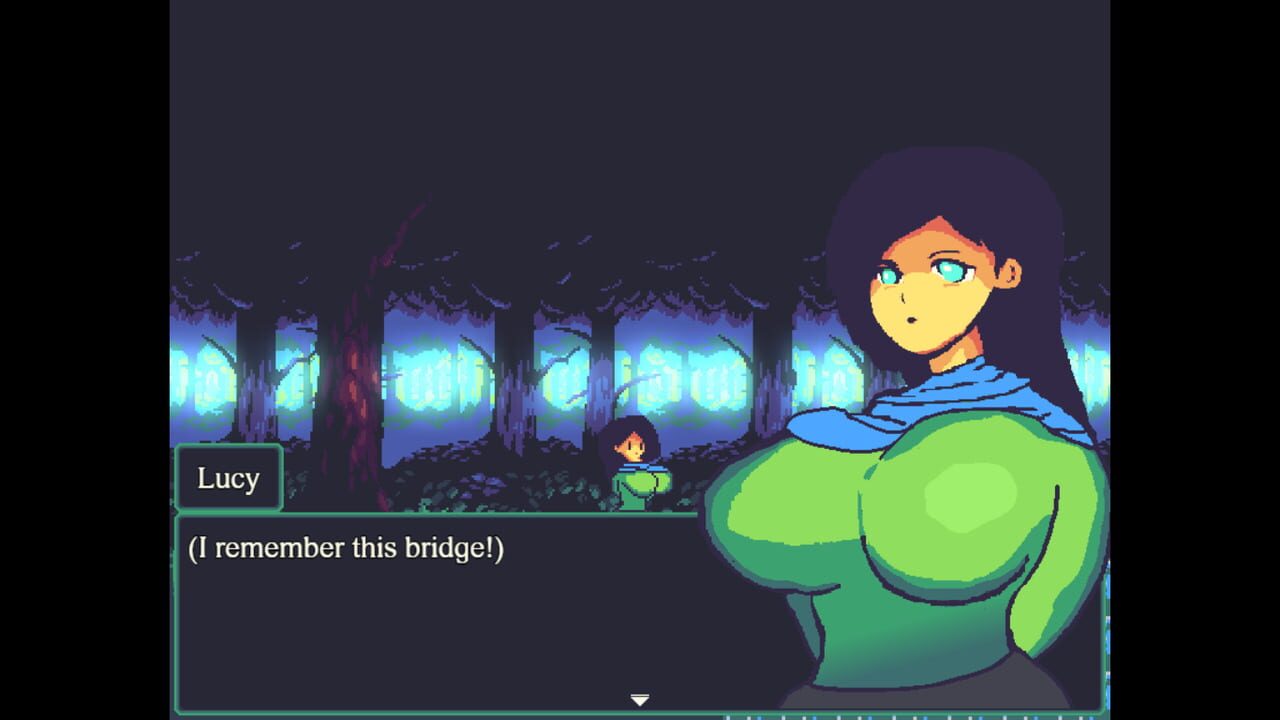Viewport: 1280px width, 720px height.
Task: Click the message box panel header
Action: click(x=229, y=478)
